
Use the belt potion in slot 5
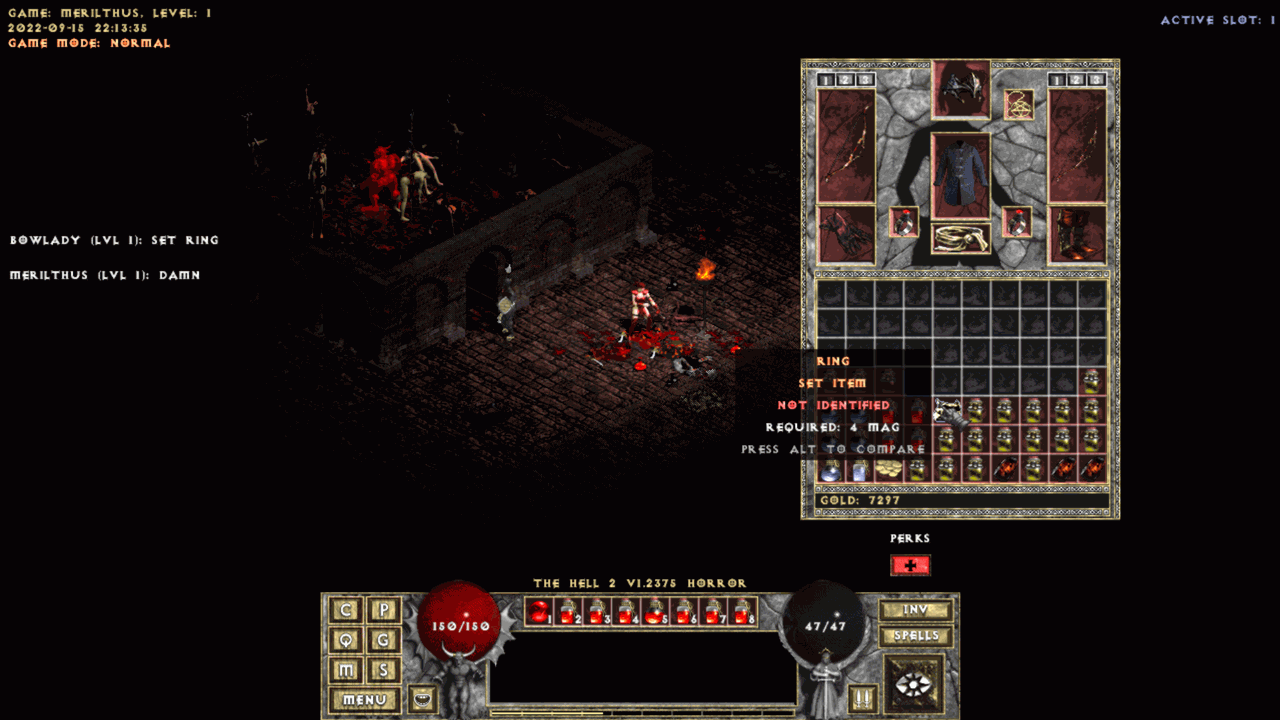click(655, 611)
